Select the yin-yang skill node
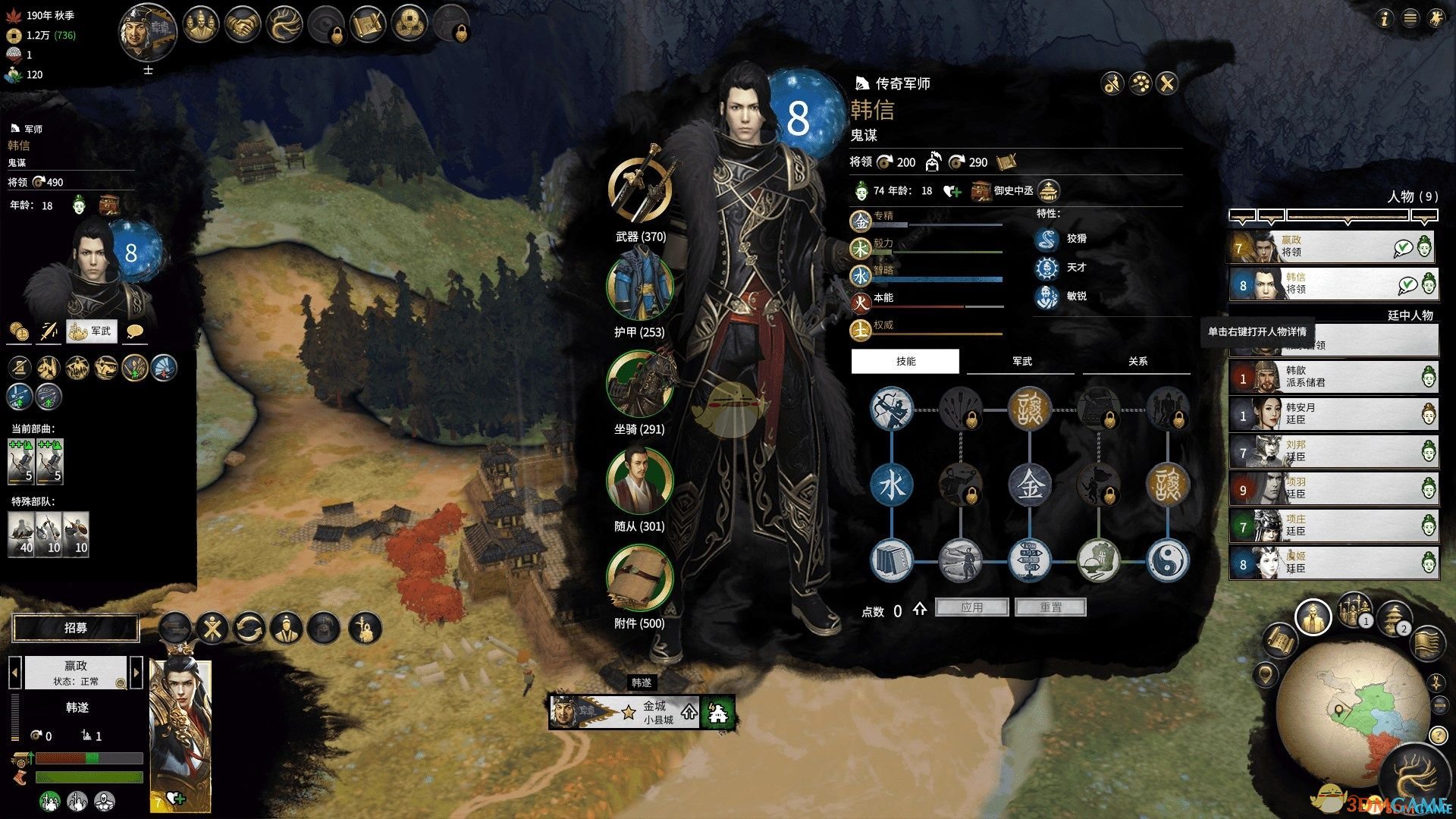Screen dimensions: 1456x819 click(1167, 561)
